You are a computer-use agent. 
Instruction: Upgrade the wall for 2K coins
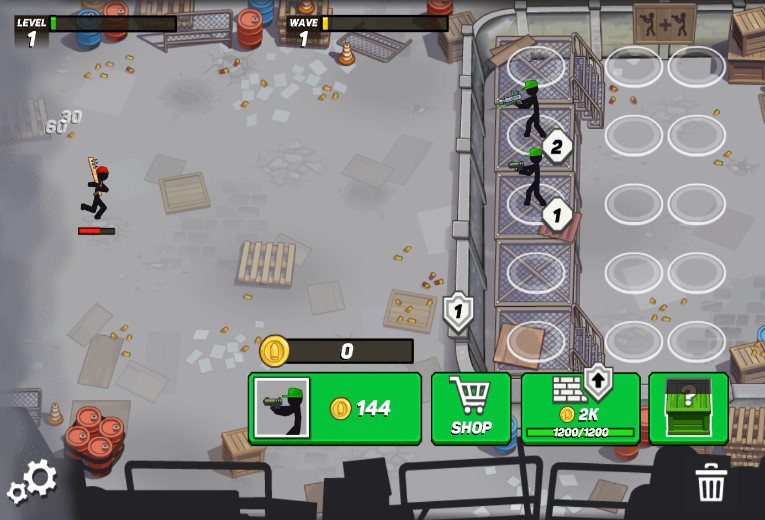click(x=580, y=408)
